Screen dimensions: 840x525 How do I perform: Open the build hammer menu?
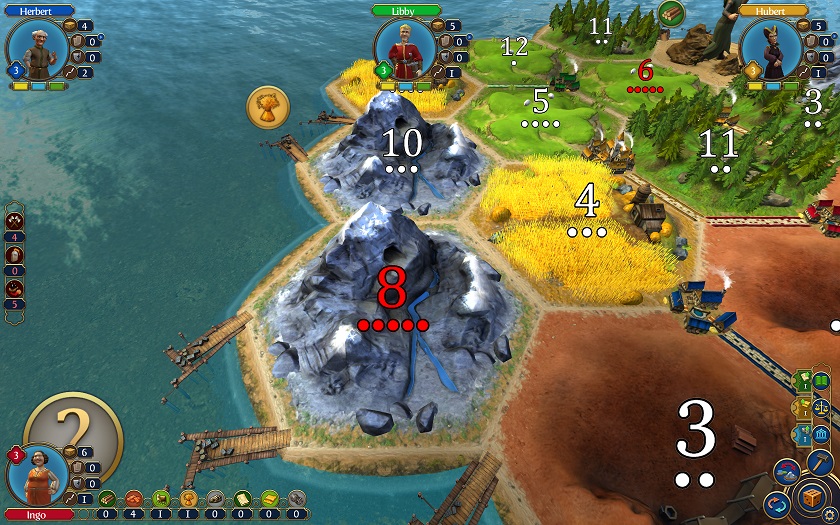click(x=819, y=463)
